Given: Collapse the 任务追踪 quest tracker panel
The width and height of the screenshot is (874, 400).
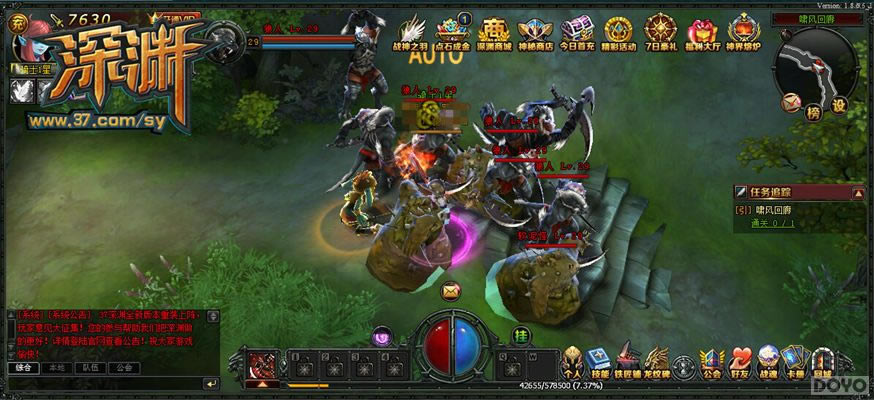Looking at the screenshot, I should pos(857,191).
